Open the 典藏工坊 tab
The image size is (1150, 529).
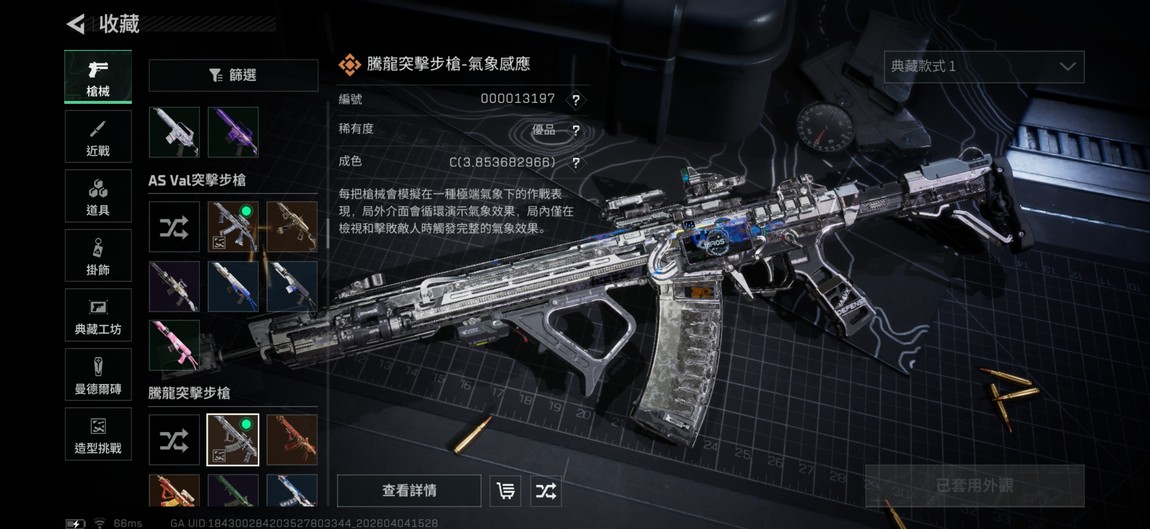(98, 315)
